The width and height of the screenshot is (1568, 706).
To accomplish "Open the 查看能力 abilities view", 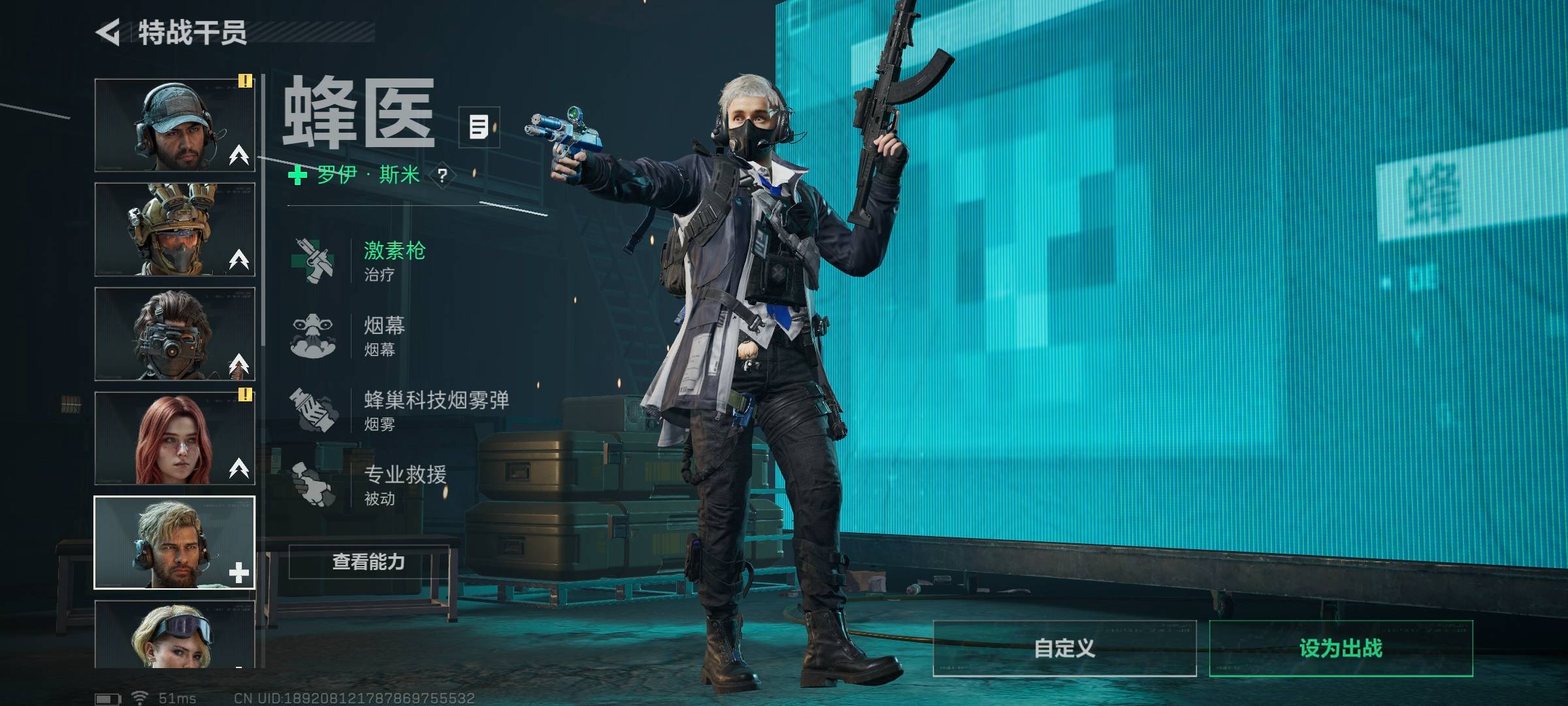I will coord(369,562).
